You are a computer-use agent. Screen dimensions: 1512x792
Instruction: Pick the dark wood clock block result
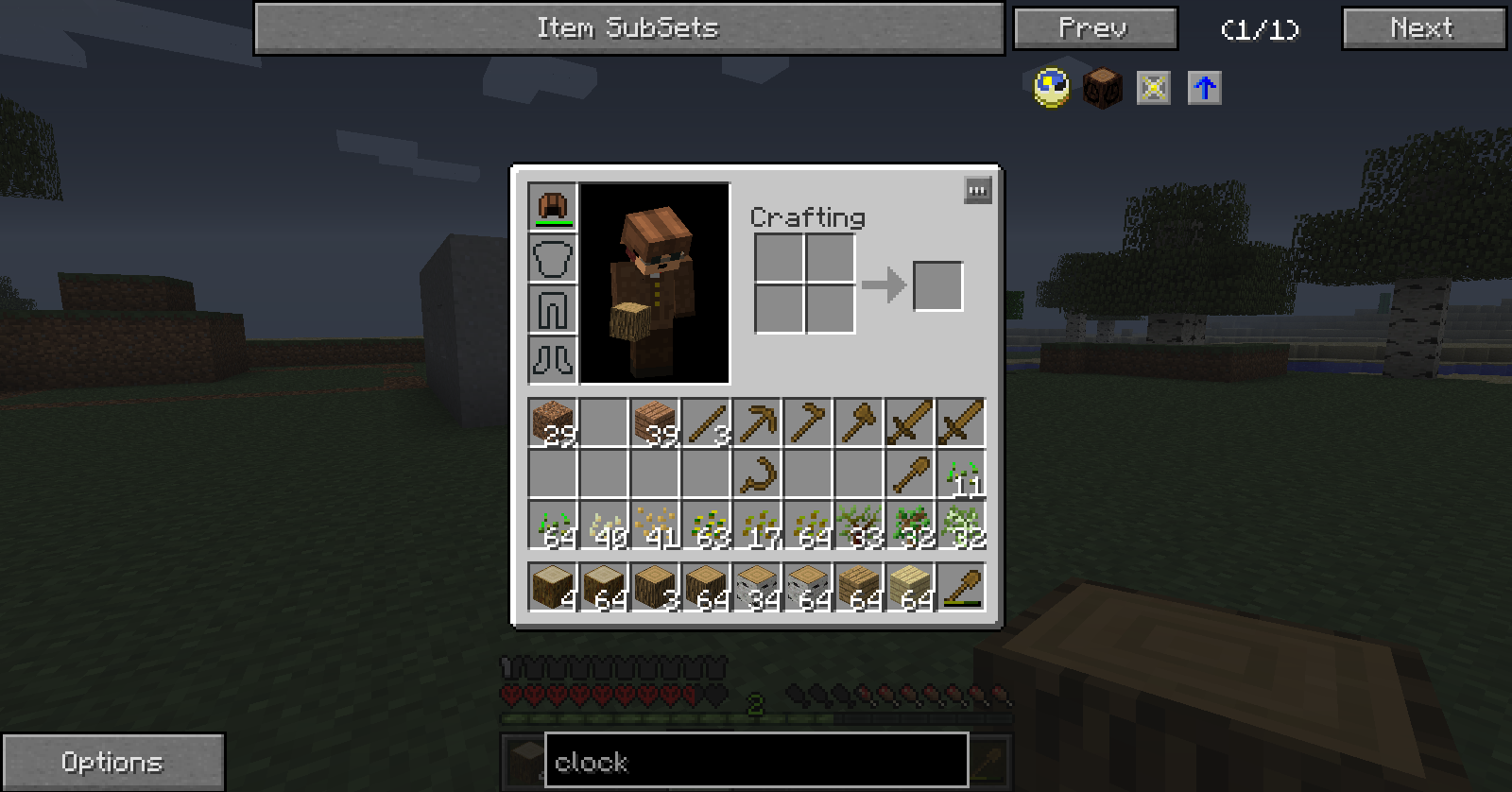pos(1102,88)
